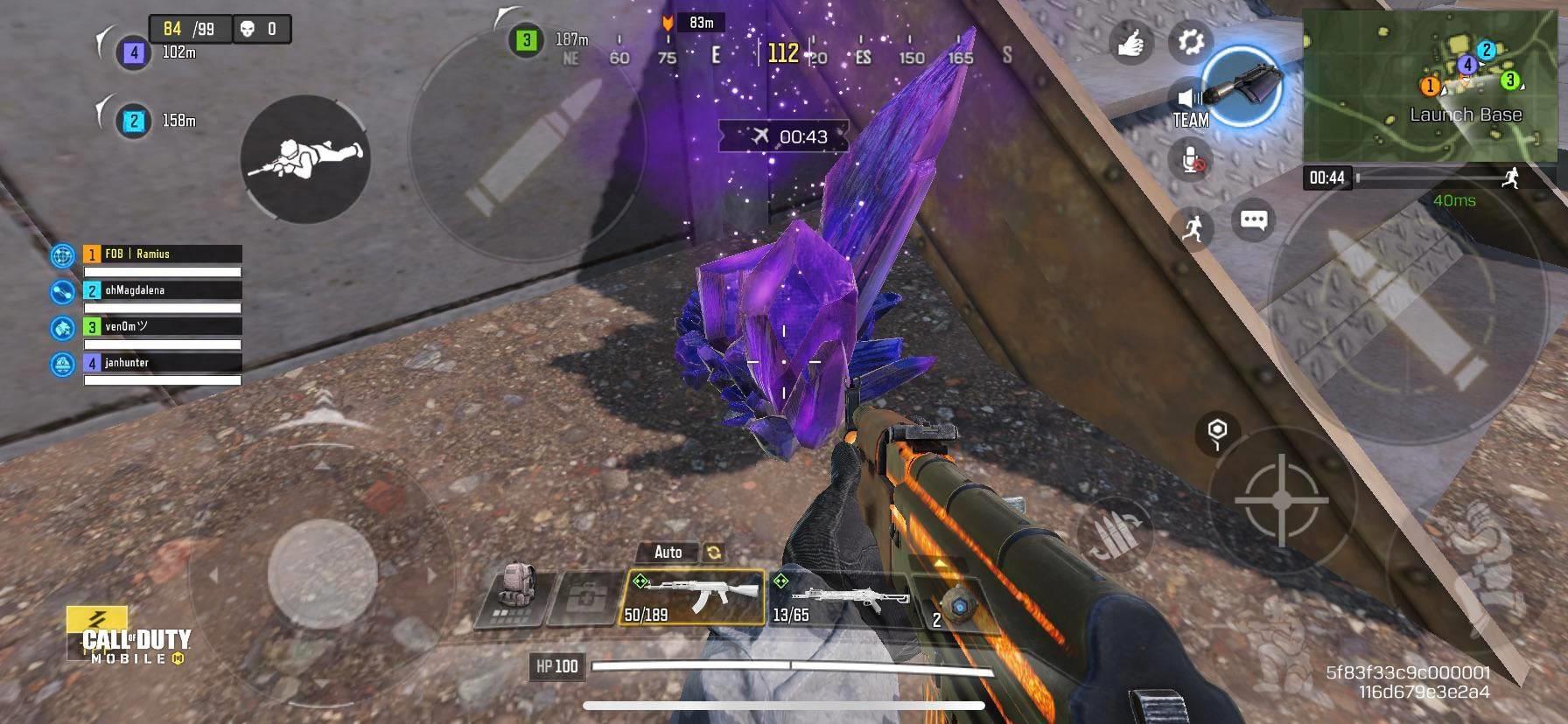Tap the prone stance button

tap(305, 158)
